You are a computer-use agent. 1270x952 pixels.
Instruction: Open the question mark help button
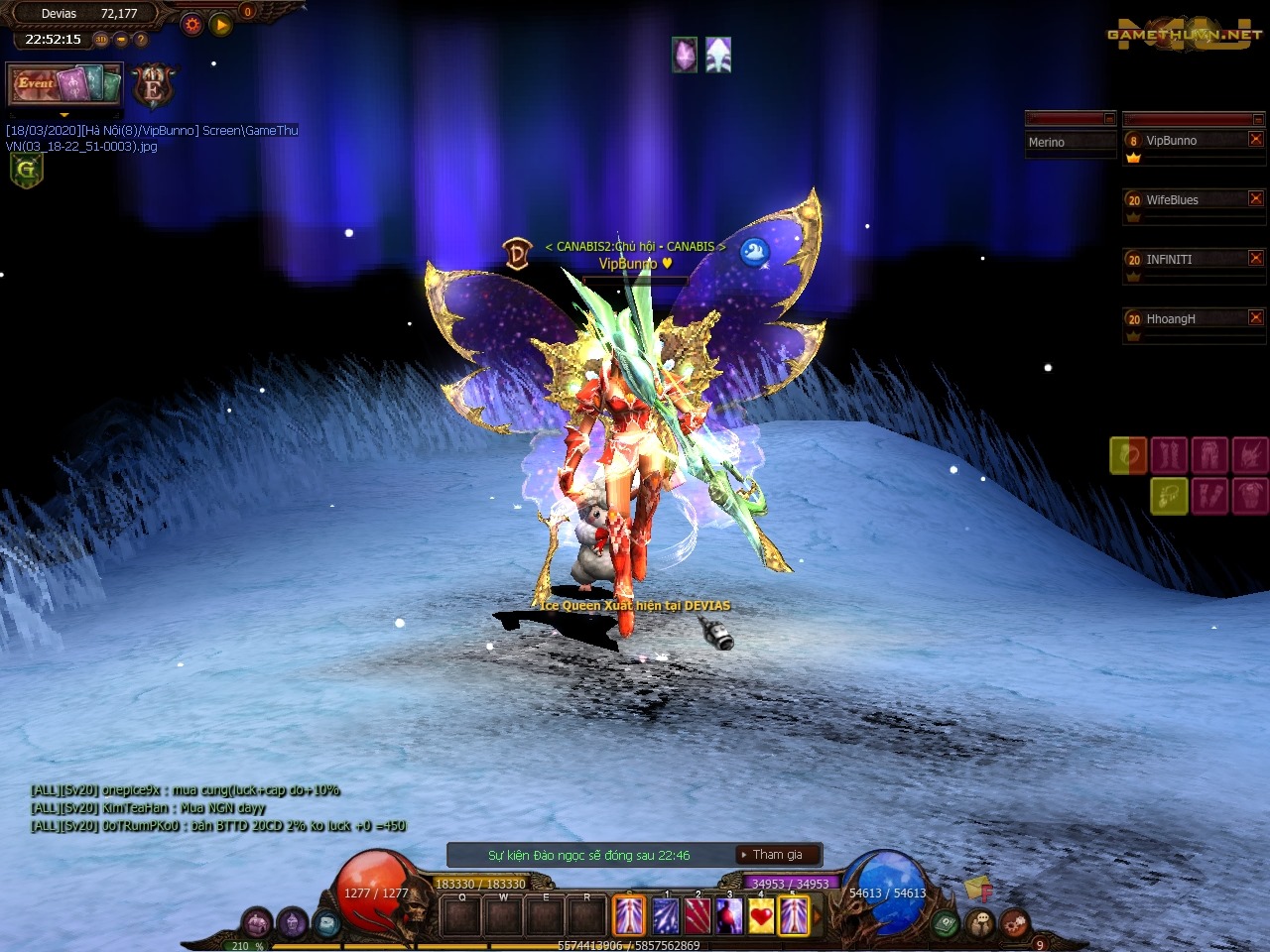click(x=141, y=40)
